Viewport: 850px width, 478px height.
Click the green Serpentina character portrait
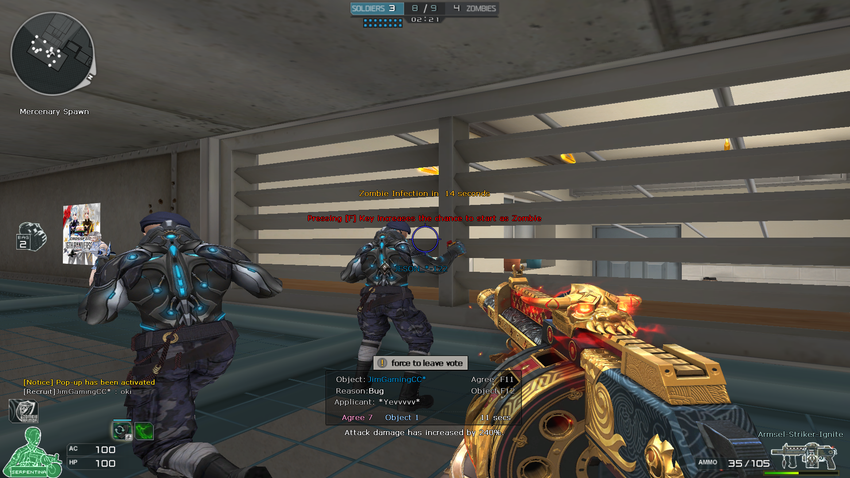coord(30,452)
